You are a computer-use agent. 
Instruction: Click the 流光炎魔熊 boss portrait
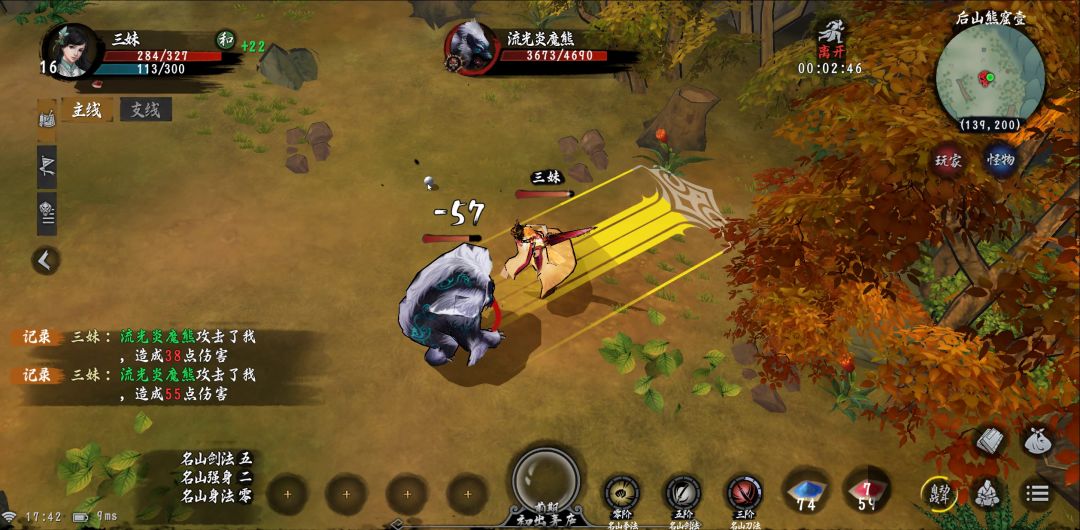472,46
